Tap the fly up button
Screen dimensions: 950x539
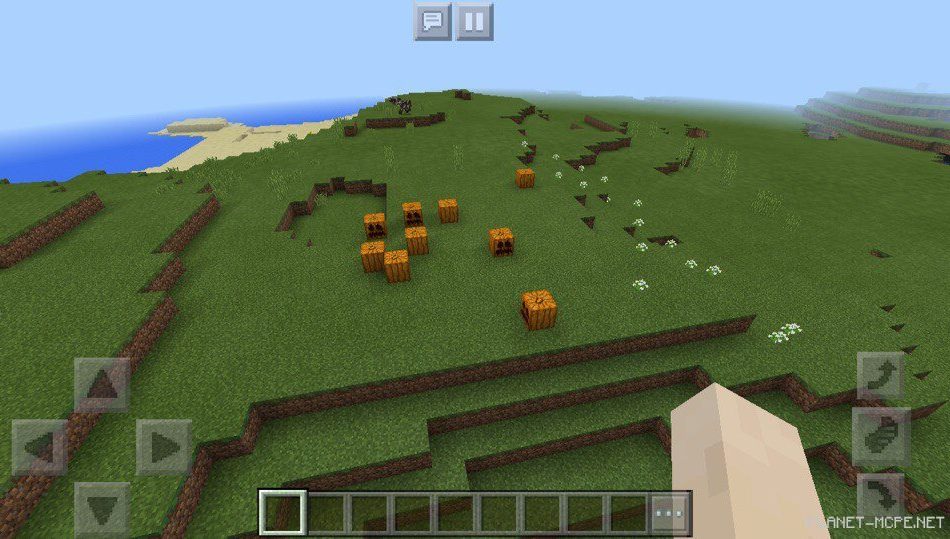tap(881, 375)
